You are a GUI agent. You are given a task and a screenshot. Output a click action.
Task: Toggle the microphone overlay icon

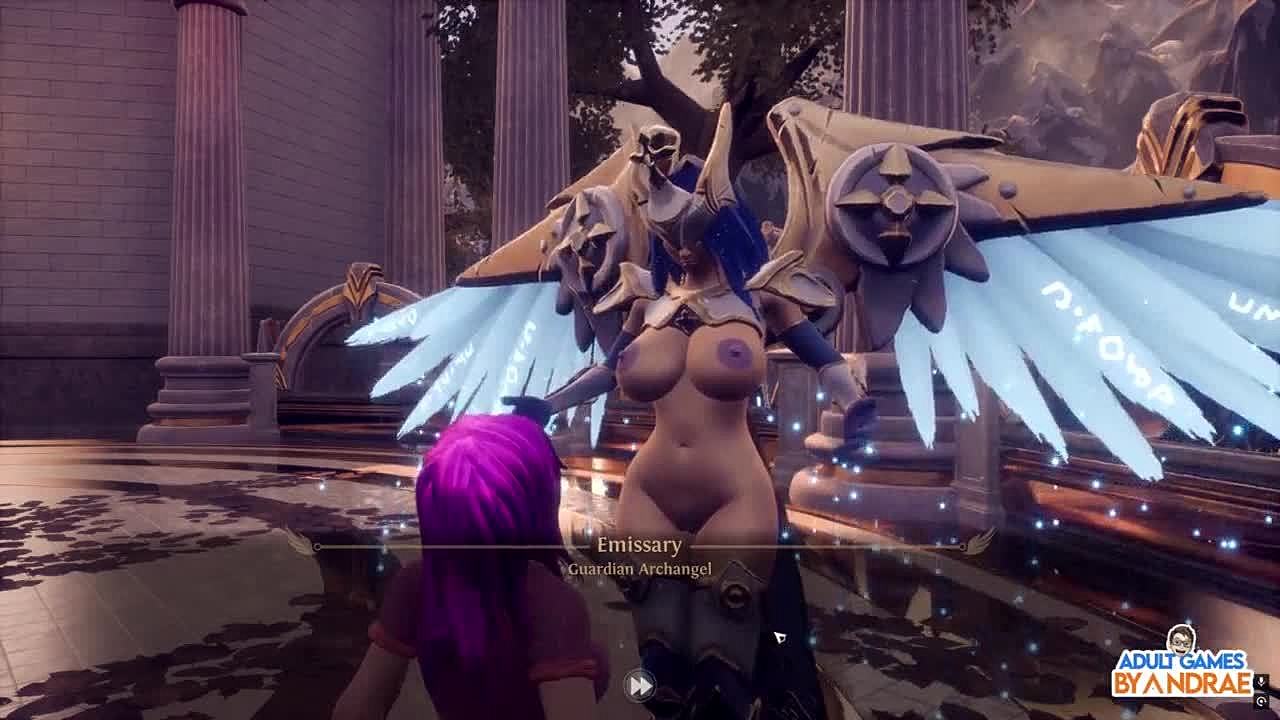[x=1262, y=683]
